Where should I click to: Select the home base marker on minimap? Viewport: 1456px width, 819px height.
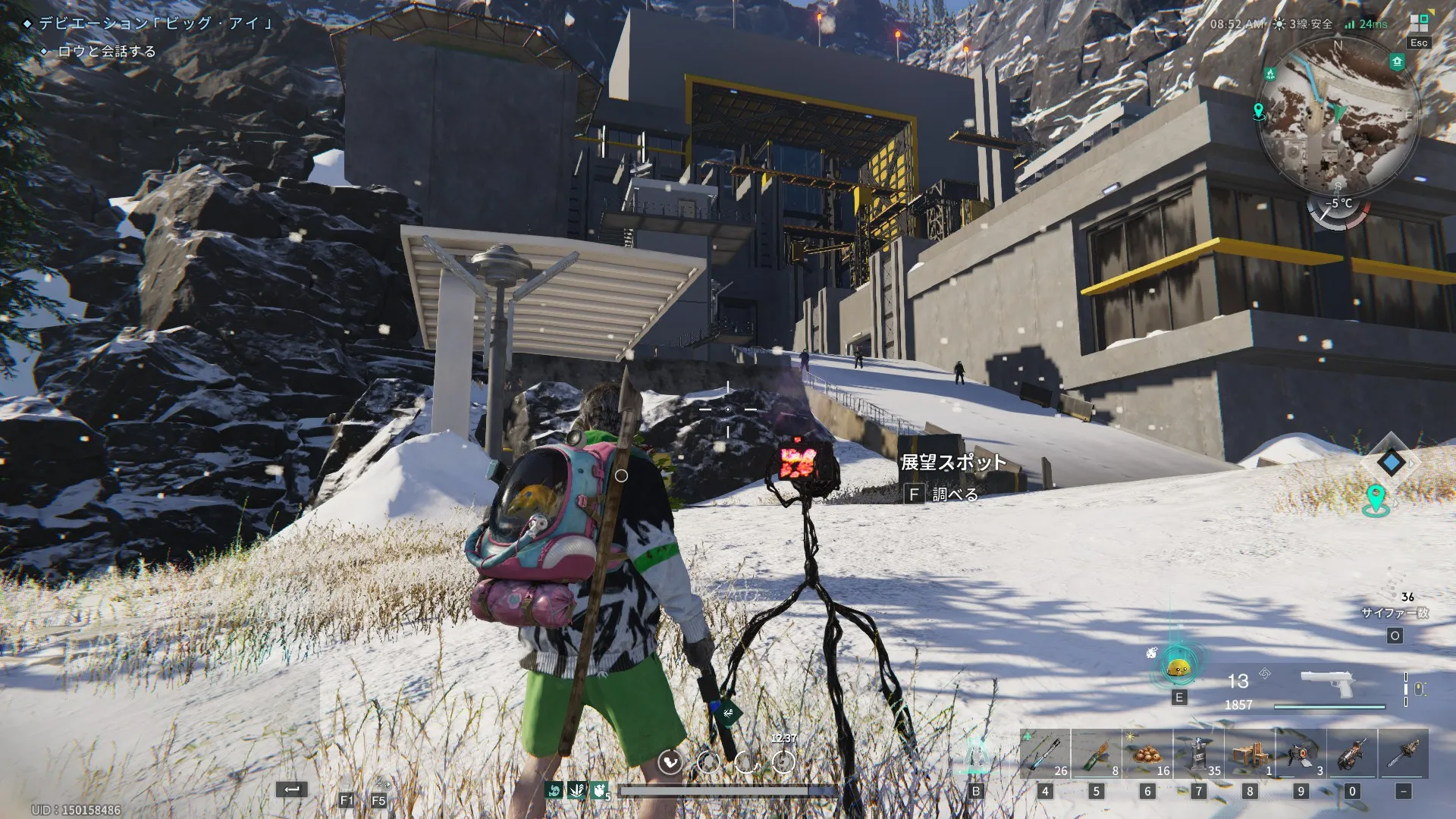(x=1397, y=62)
